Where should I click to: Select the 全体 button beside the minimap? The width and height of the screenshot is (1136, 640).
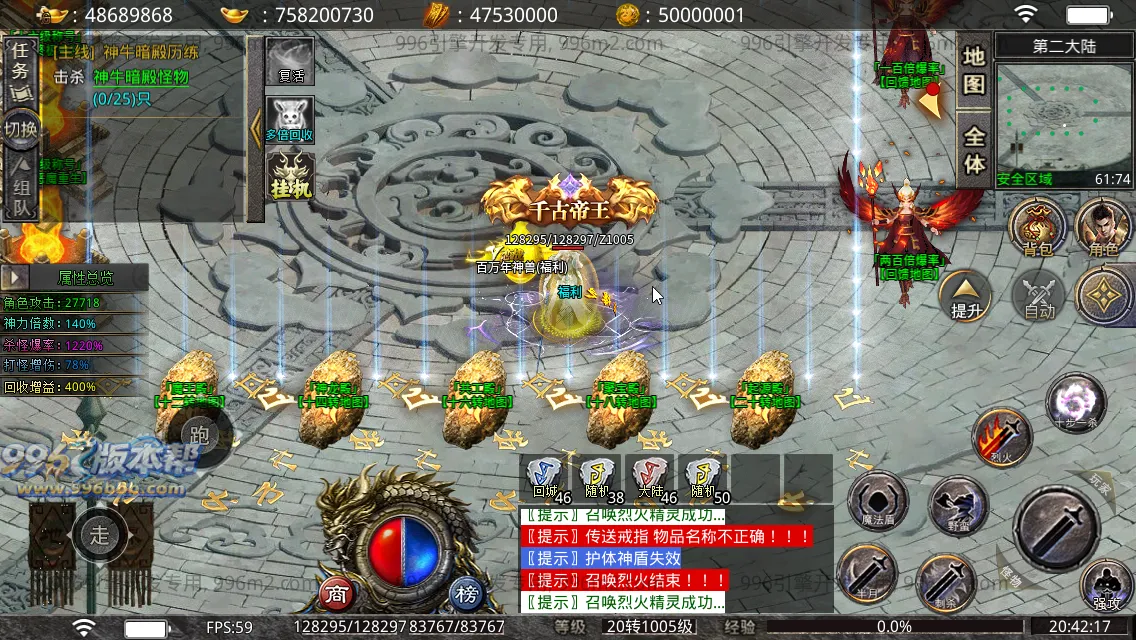coord(974,148)
